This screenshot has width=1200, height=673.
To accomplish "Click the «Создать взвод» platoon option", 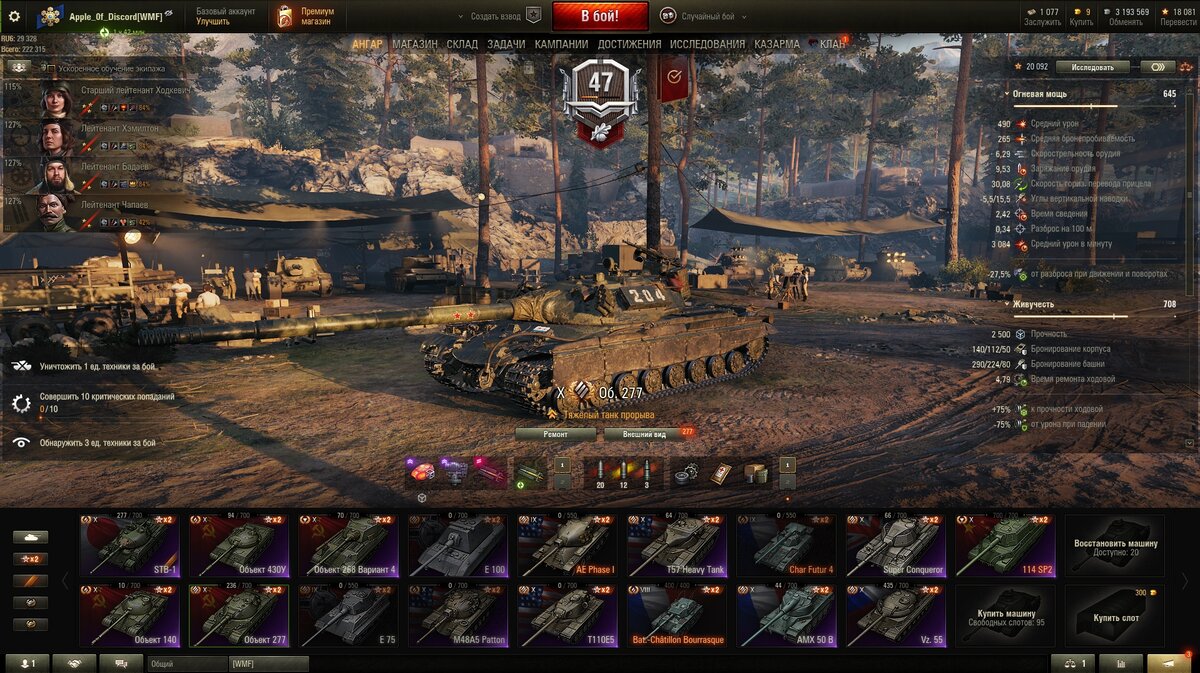I will point(497,17).
